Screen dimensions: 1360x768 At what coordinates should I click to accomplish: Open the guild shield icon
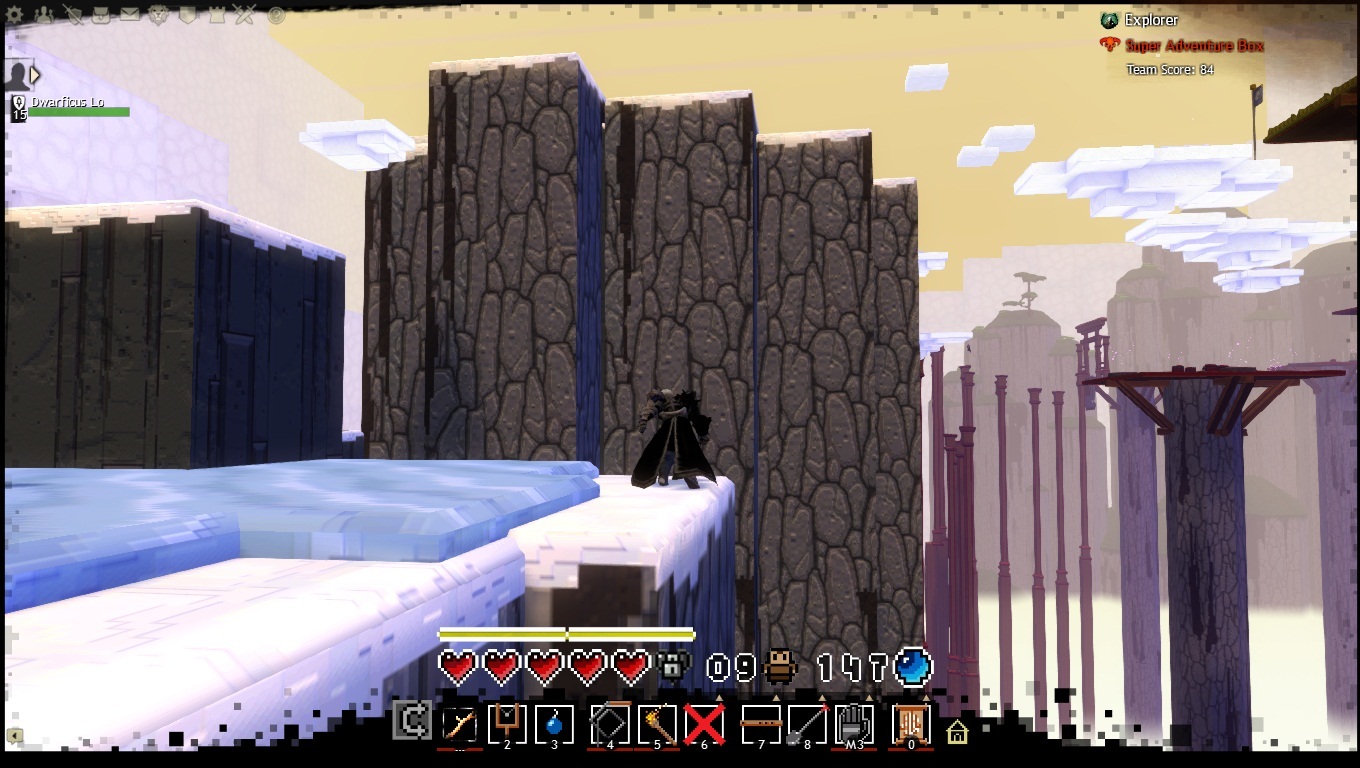(x=189, y=15)
